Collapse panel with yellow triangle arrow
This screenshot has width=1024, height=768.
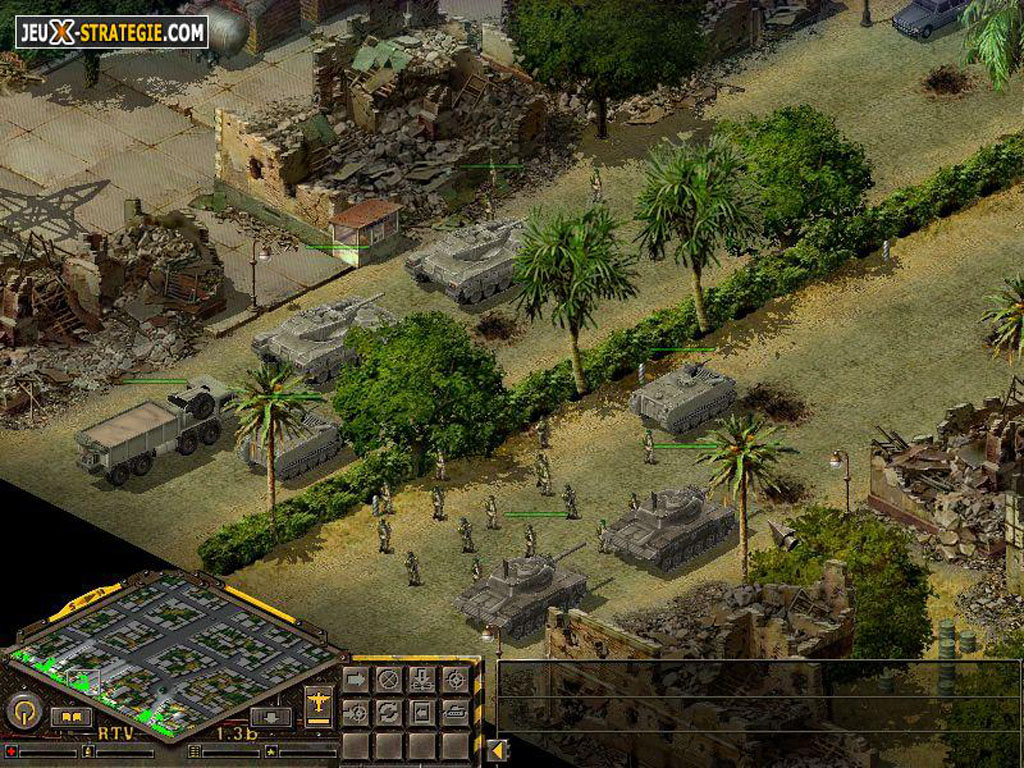[x=496, y=749]
